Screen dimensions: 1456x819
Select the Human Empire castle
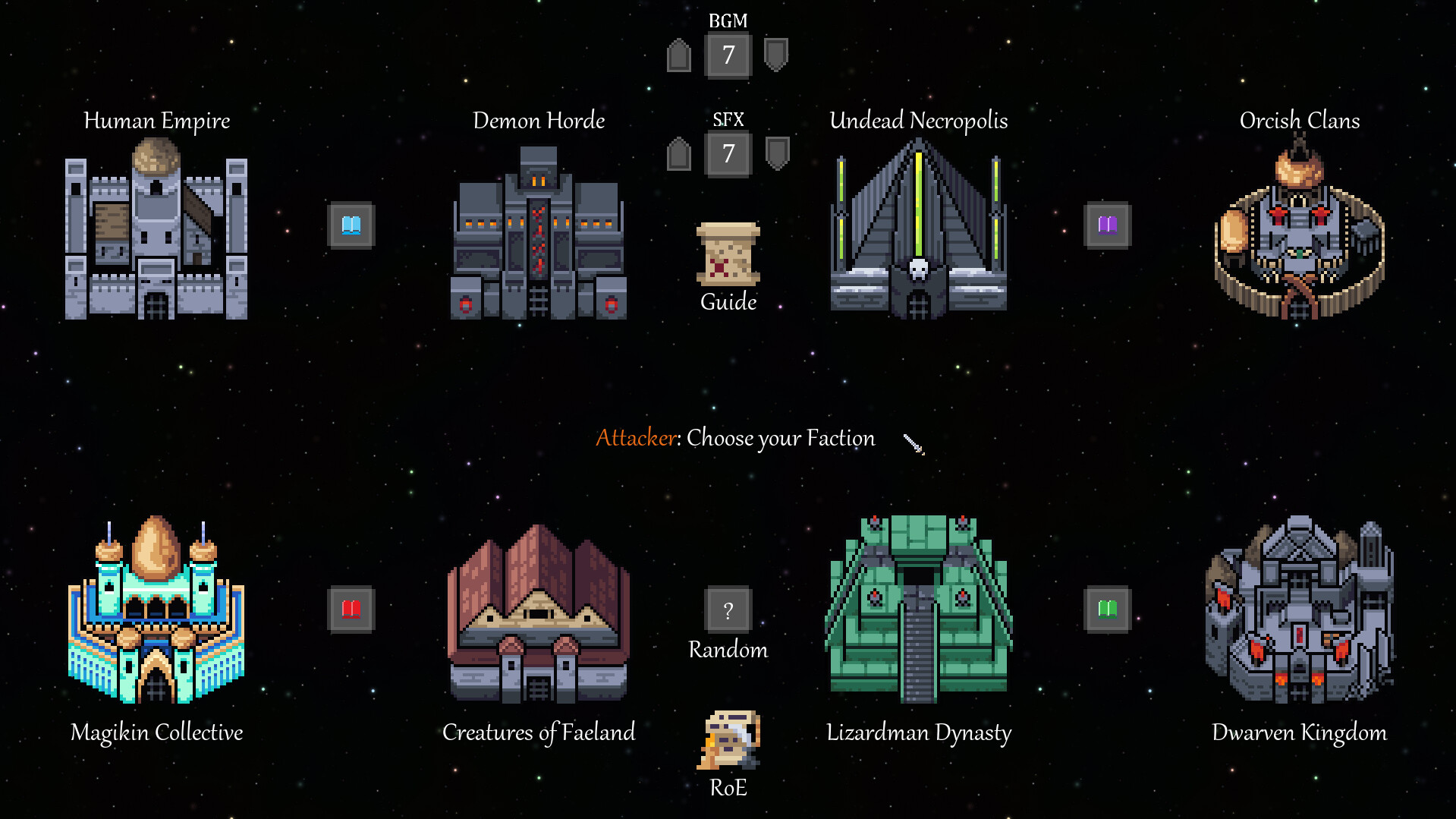click(x=156, y=235)
